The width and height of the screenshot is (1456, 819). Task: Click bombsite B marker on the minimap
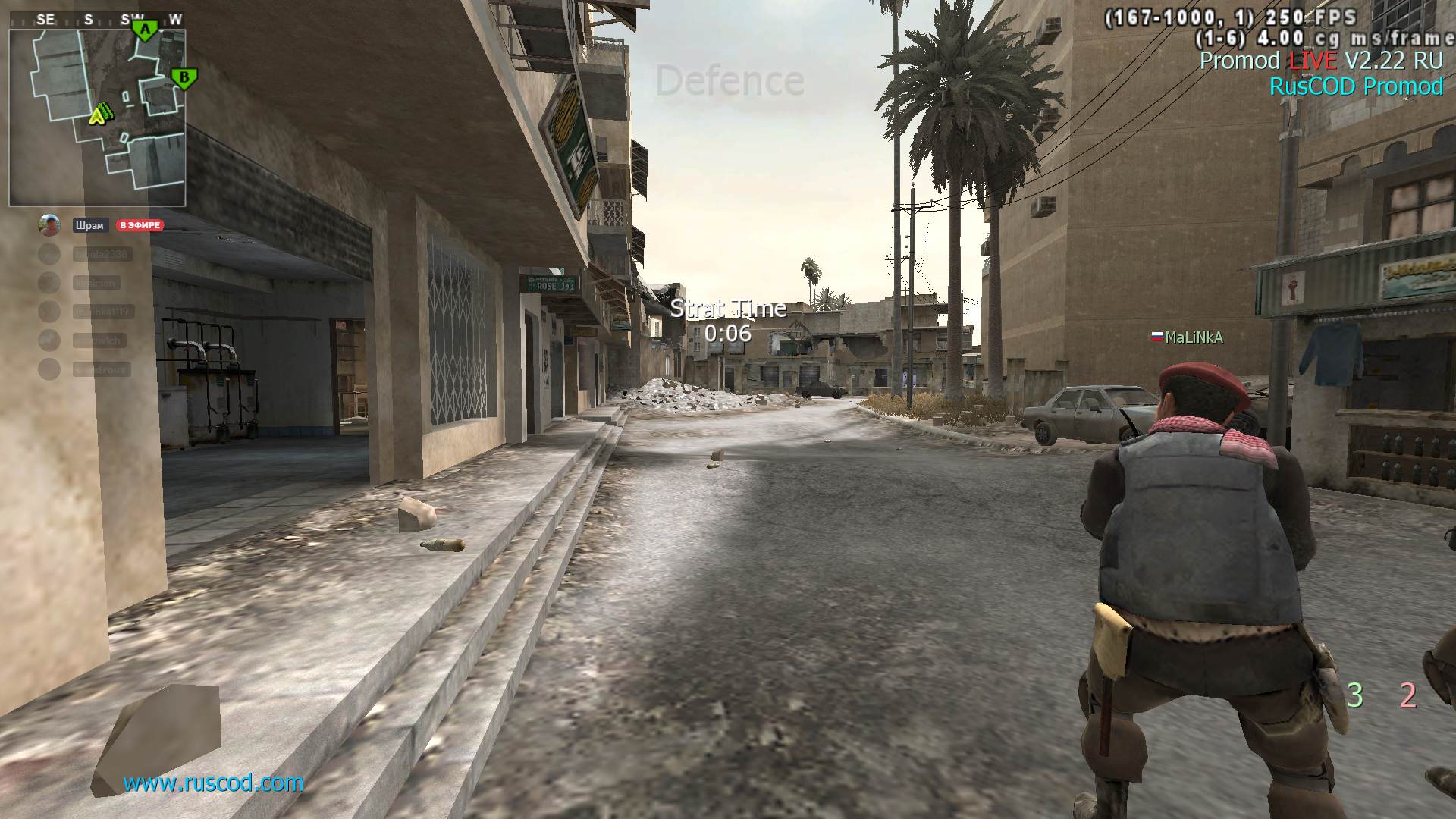(183, 77)
